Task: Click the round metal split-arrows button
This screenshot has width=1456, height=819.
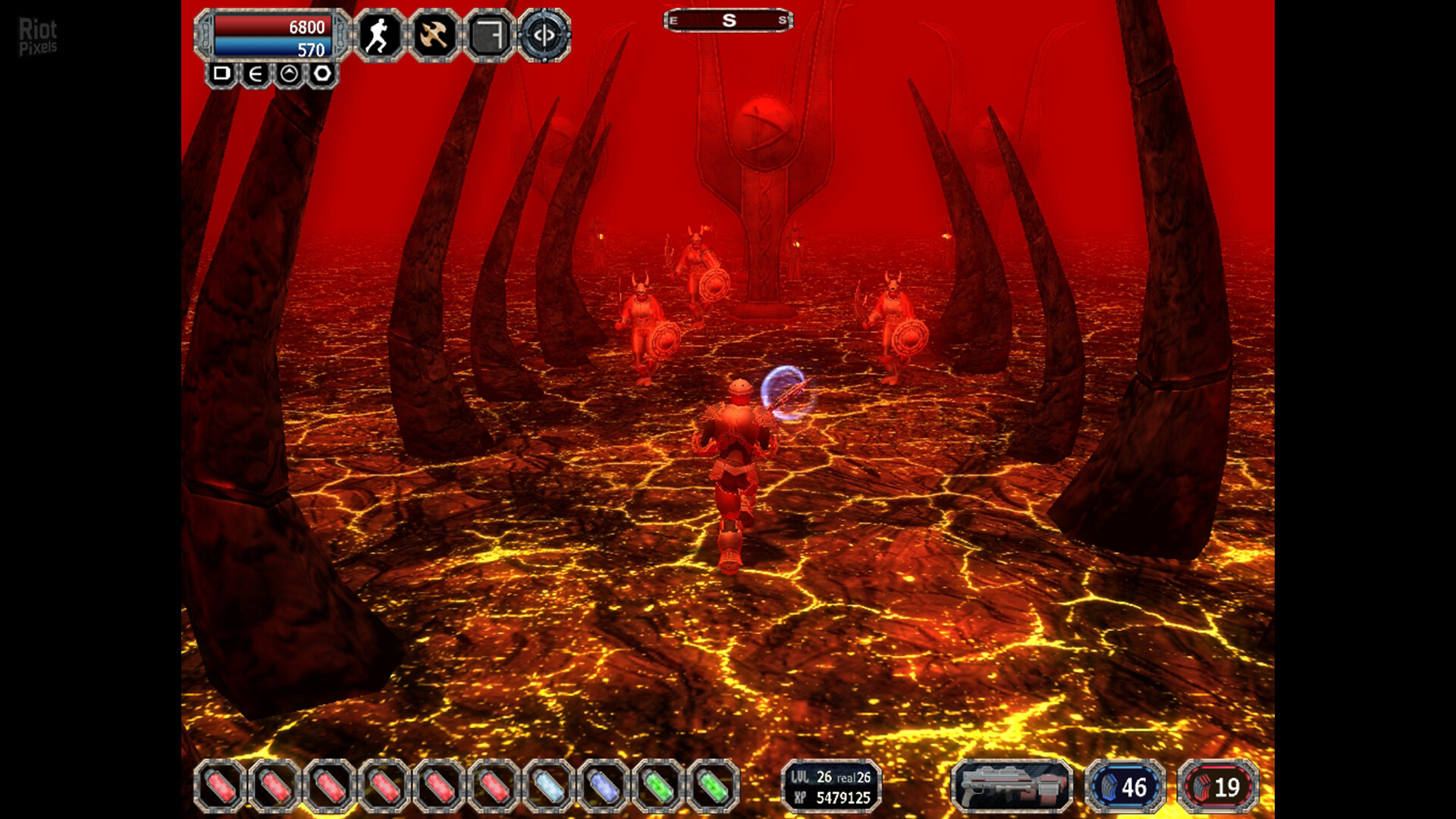Action: (544, 35)
